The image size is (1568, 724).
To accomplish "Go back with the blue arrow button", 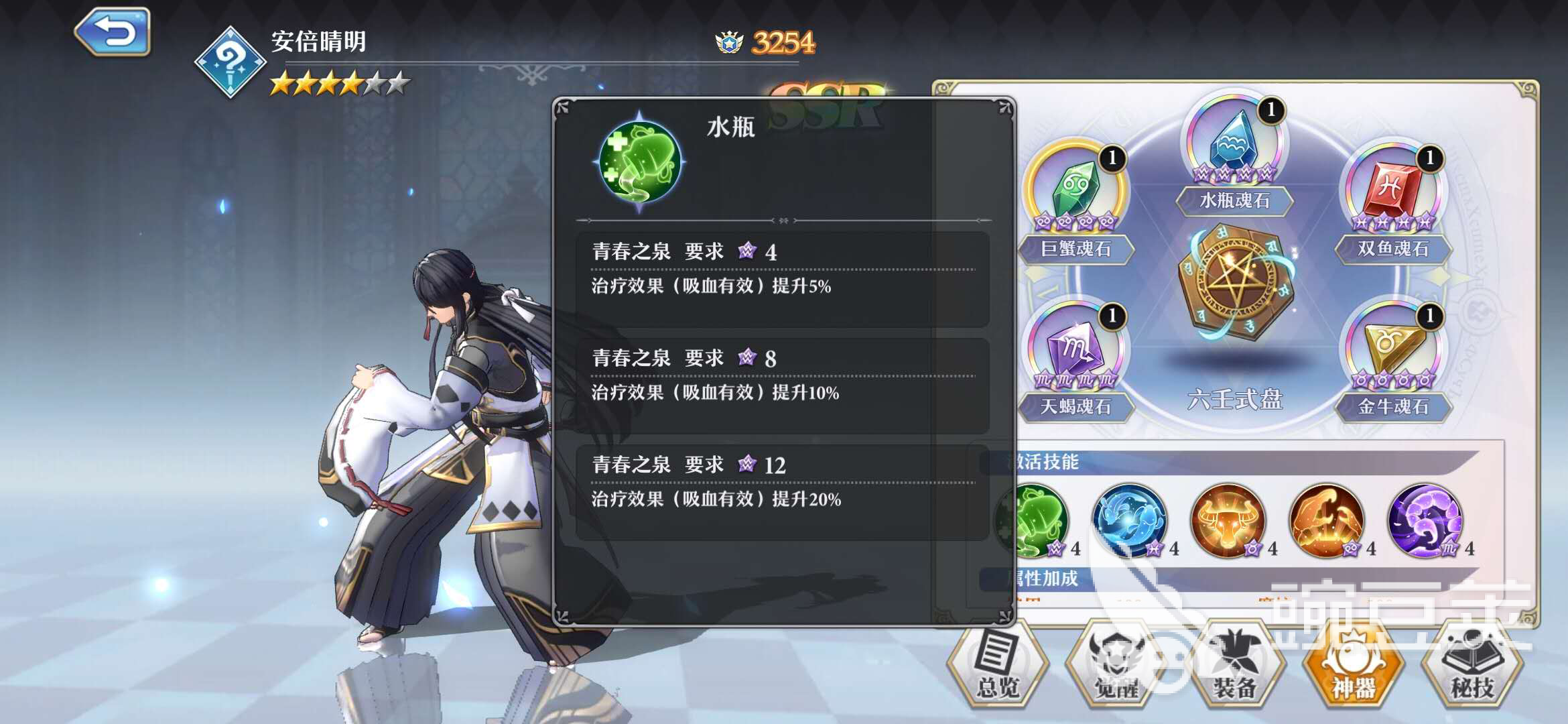I will (113, 32).
